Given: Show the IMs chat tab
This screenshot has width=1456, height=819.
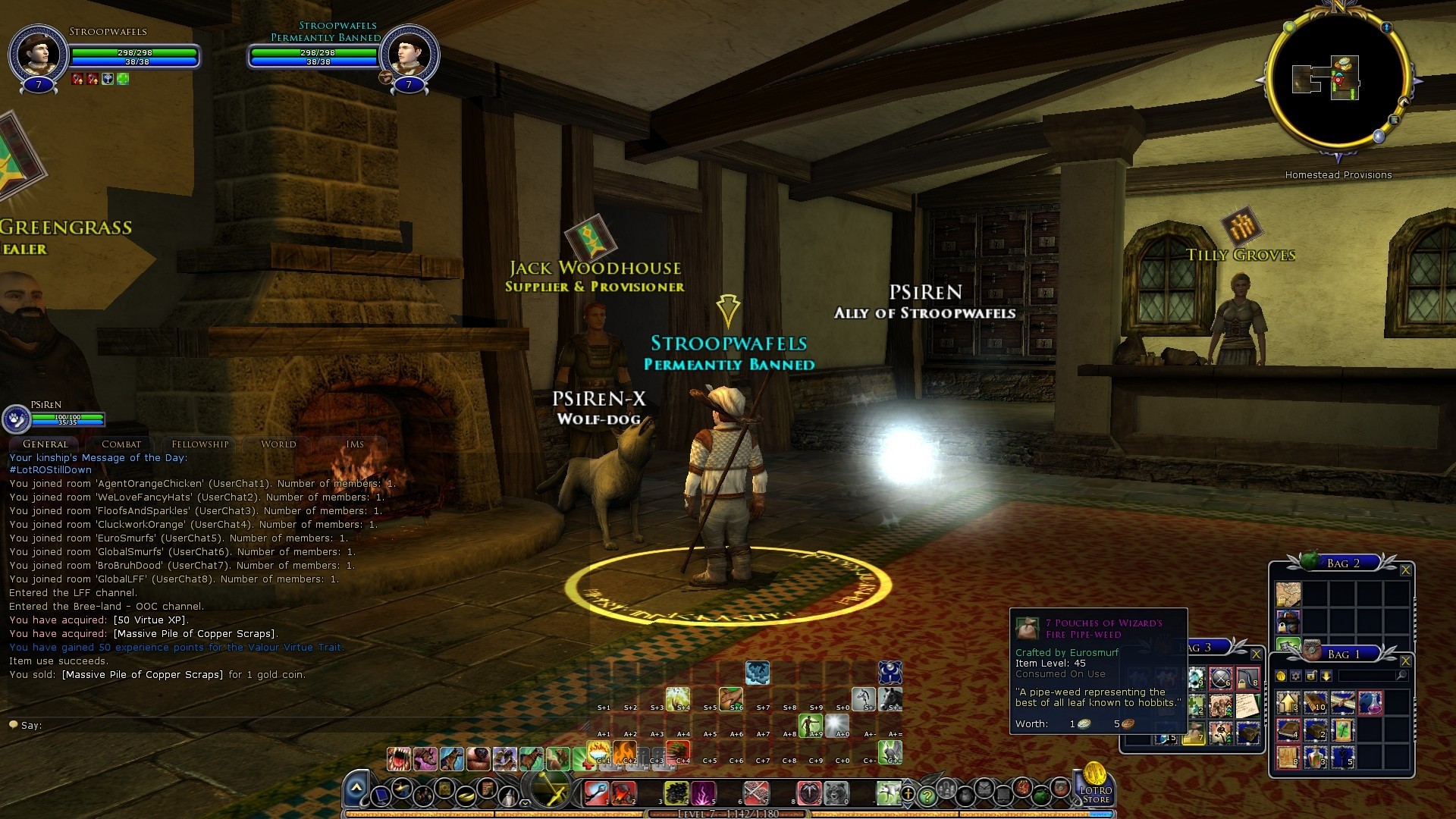Looking at the screenshot, I should (355, 444).
